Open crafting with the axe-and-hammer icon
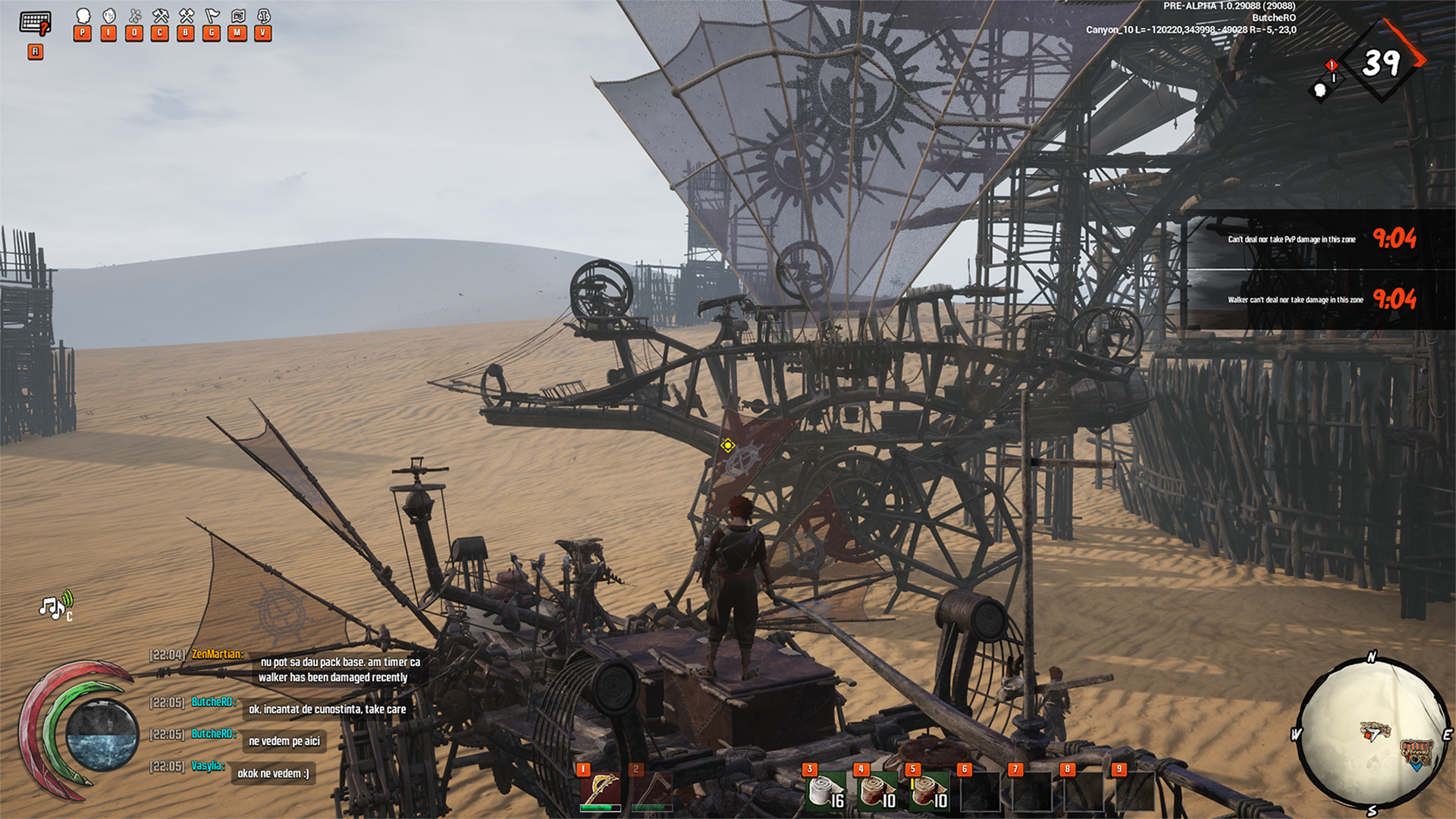Screen dimensions: 1456x819 coord(160,17)
